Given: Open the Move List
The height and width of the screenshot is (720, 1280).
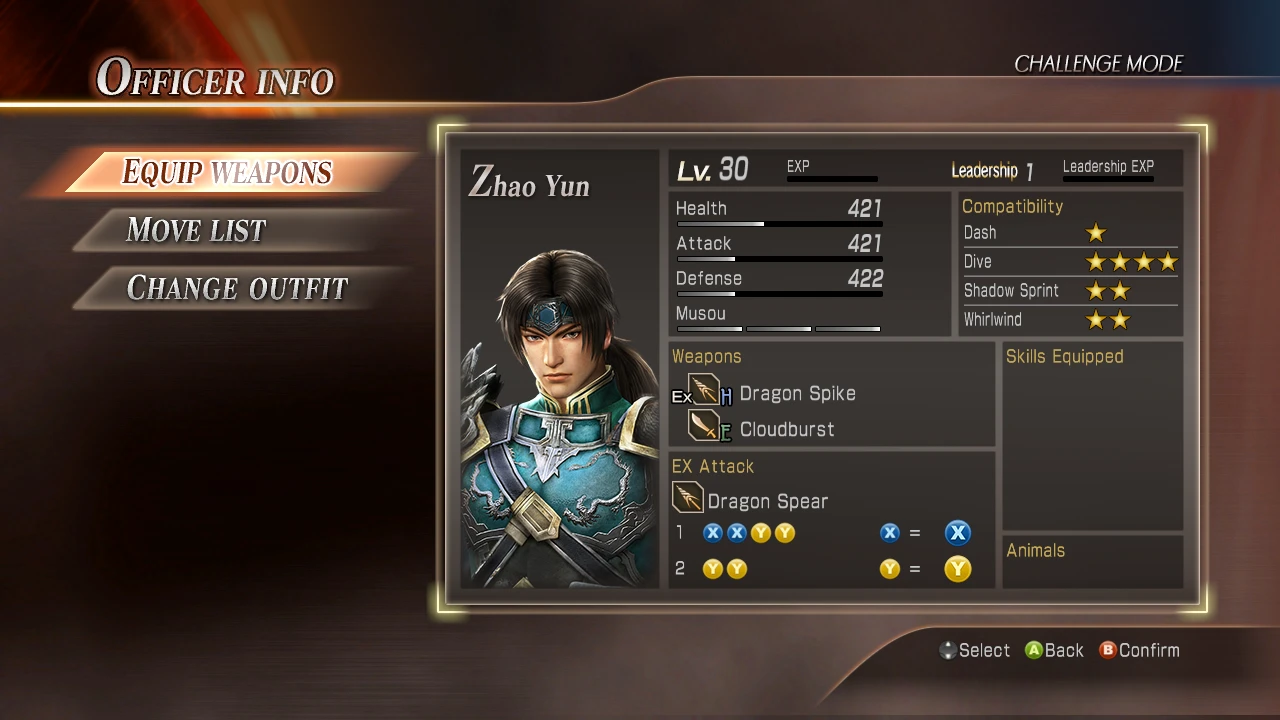Looking at the screenshot, I should pyautogui.click(x=196, y=230).
